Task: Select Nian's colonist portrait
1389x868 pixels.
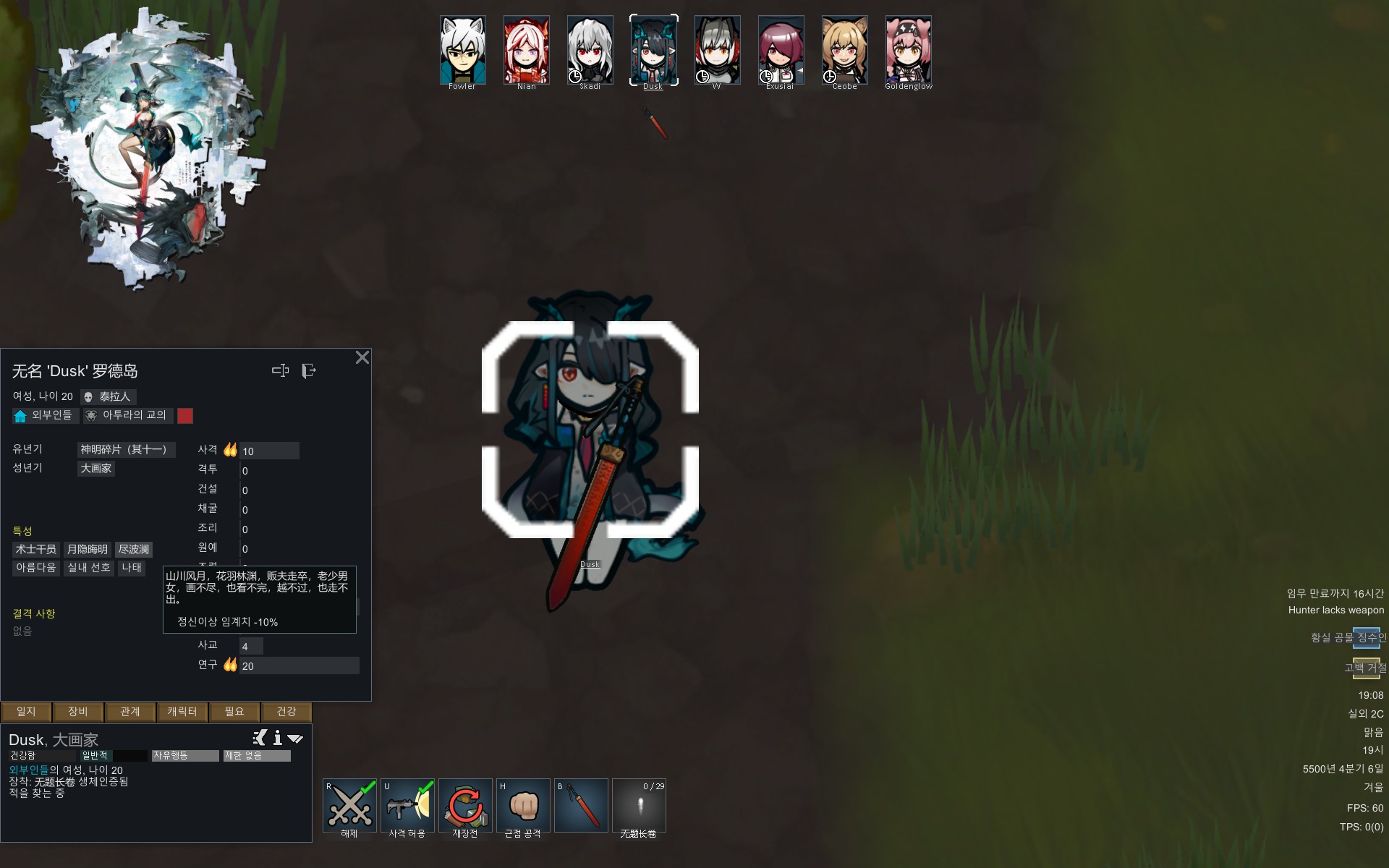Action: [526, 51]
